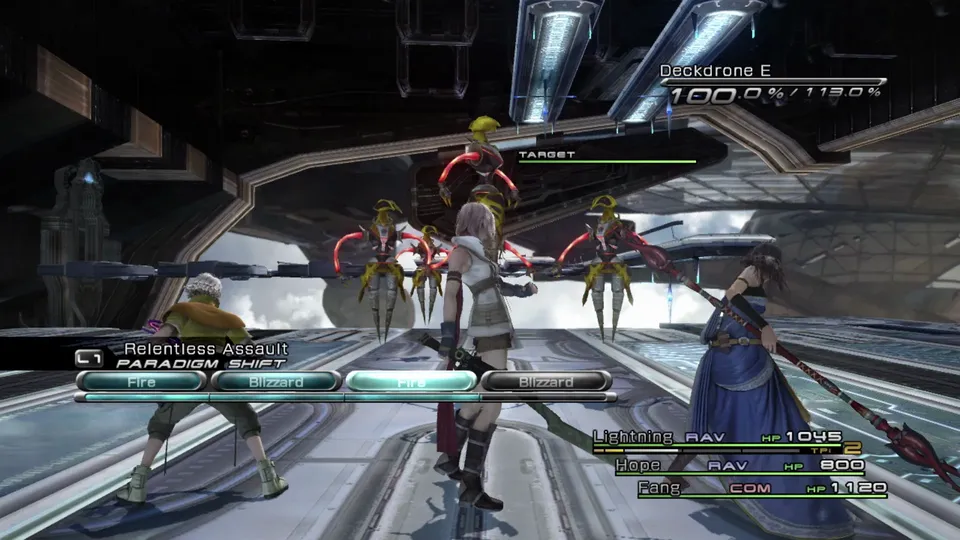
Task: Choose the darkened Blizzard command segment
Action: point(546,381)
